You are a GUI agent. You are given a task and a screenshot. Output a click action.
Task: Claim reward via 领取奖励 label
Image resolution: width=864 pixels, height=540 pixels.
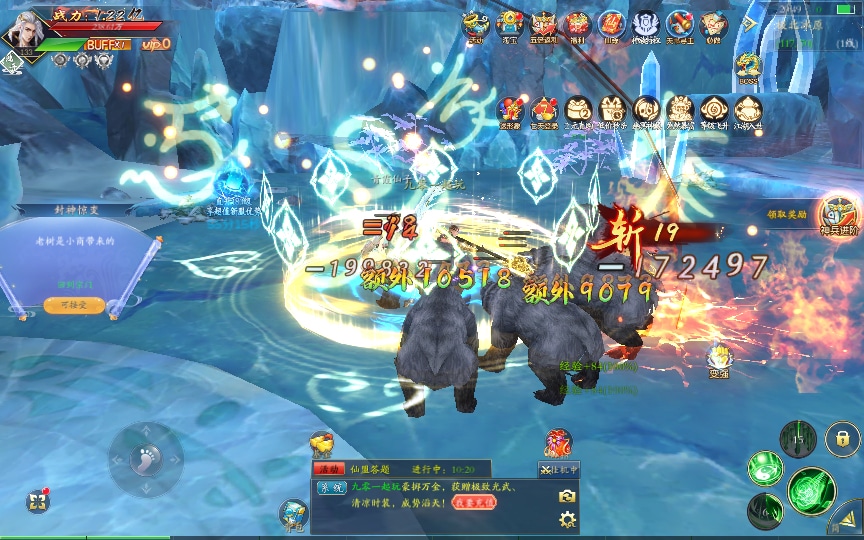click(x=786, y=215)
